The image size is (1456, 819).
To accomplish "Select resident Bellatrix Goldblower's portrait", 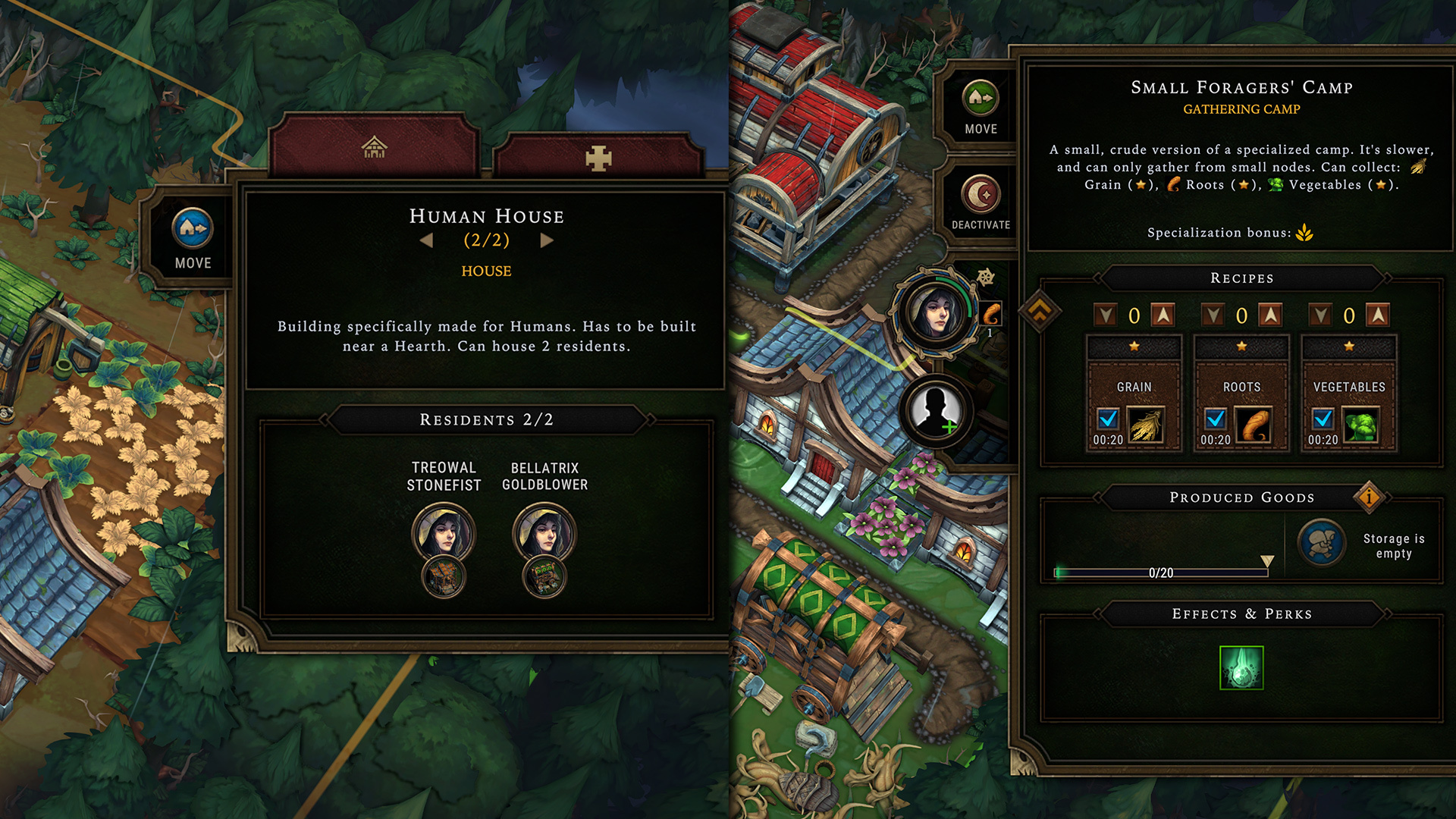I will (x=544, y=533).
